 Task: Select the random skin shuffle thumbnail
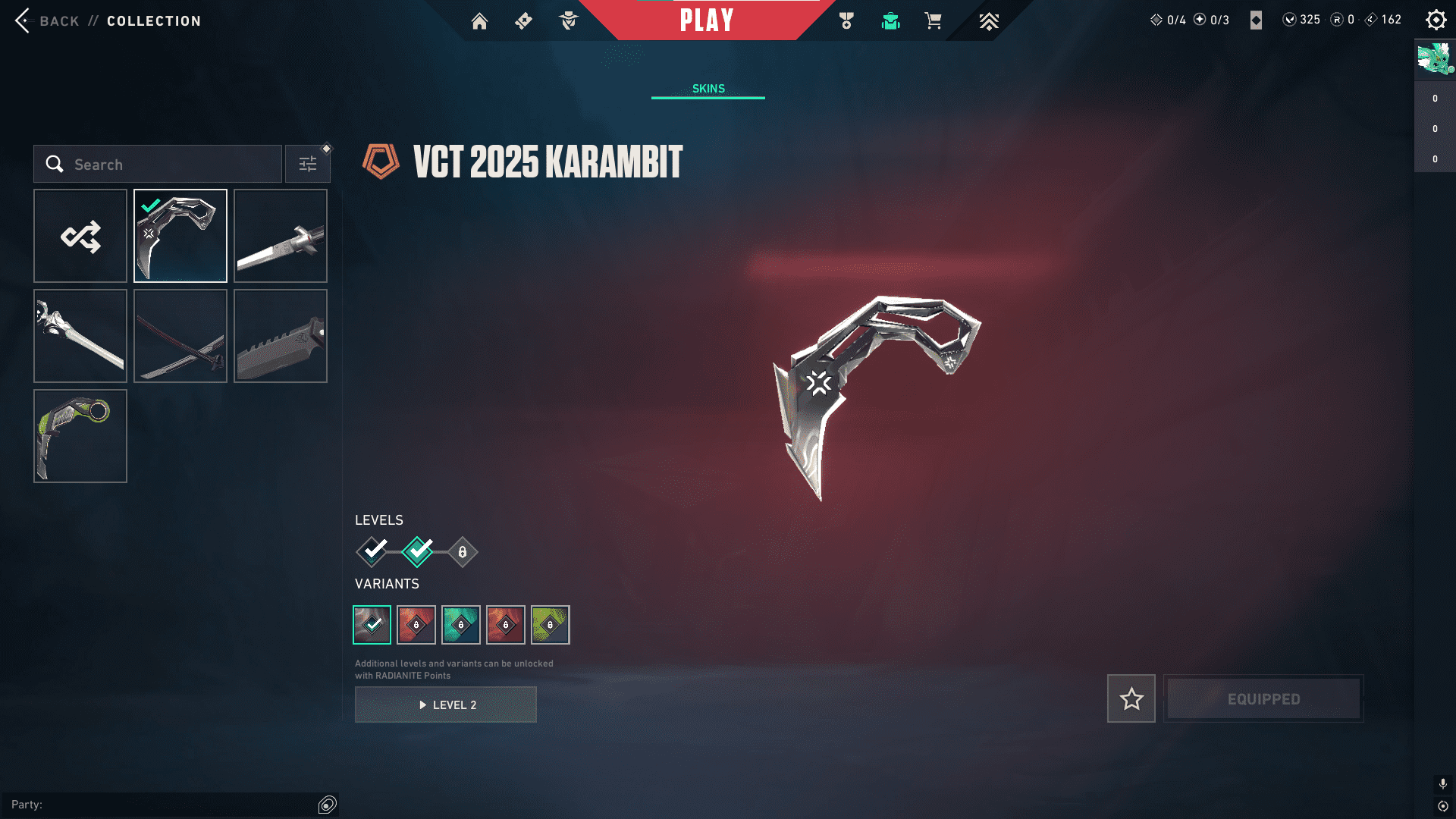click(x=80, y=236)
